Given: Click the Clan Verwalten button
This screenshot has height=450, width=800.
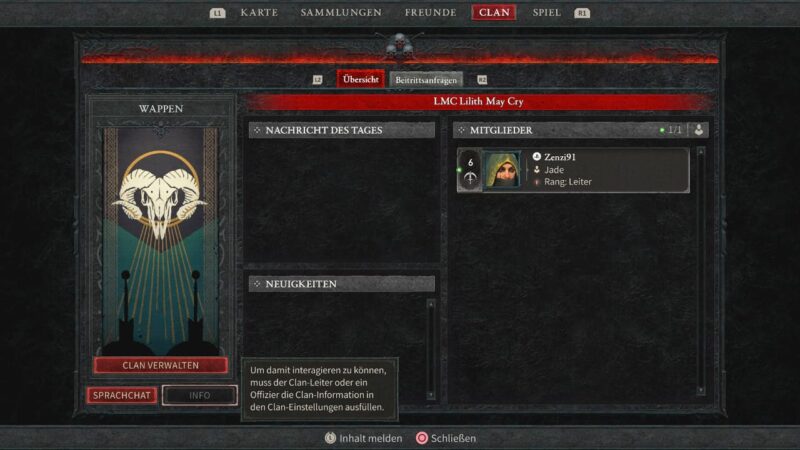Looking at the screenshot, I should tap(161, 366).
